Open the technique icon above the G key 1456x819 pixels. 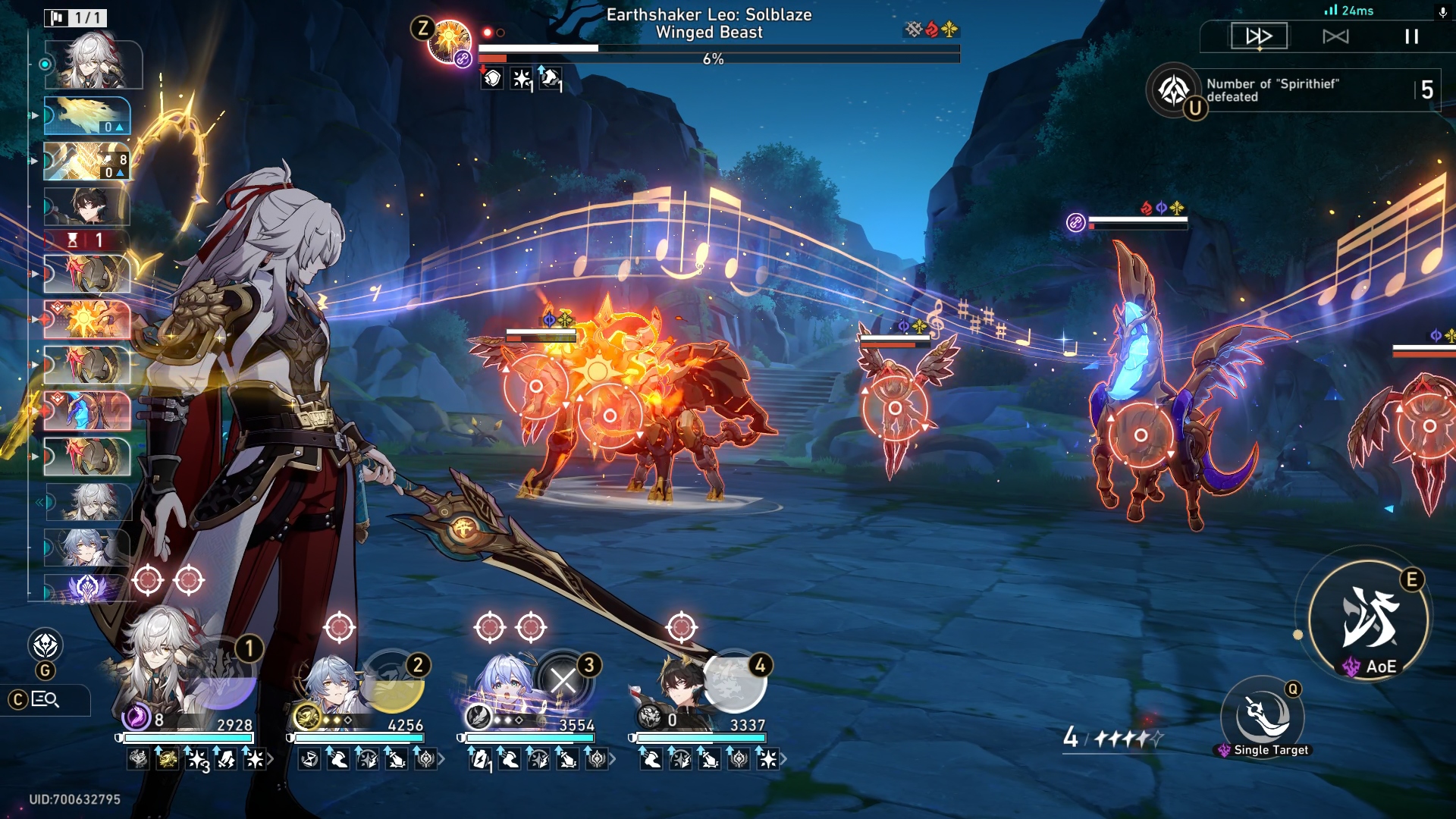pyautogui.click(x=45, y=645)
